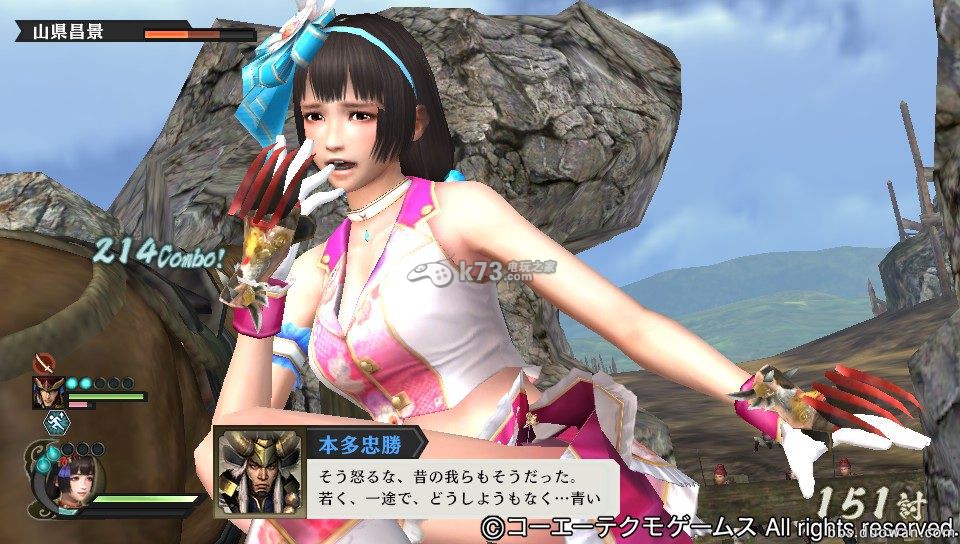Tap the red sword status icon
The height and width of the screenshot is (544, 960).
[44, 363]
